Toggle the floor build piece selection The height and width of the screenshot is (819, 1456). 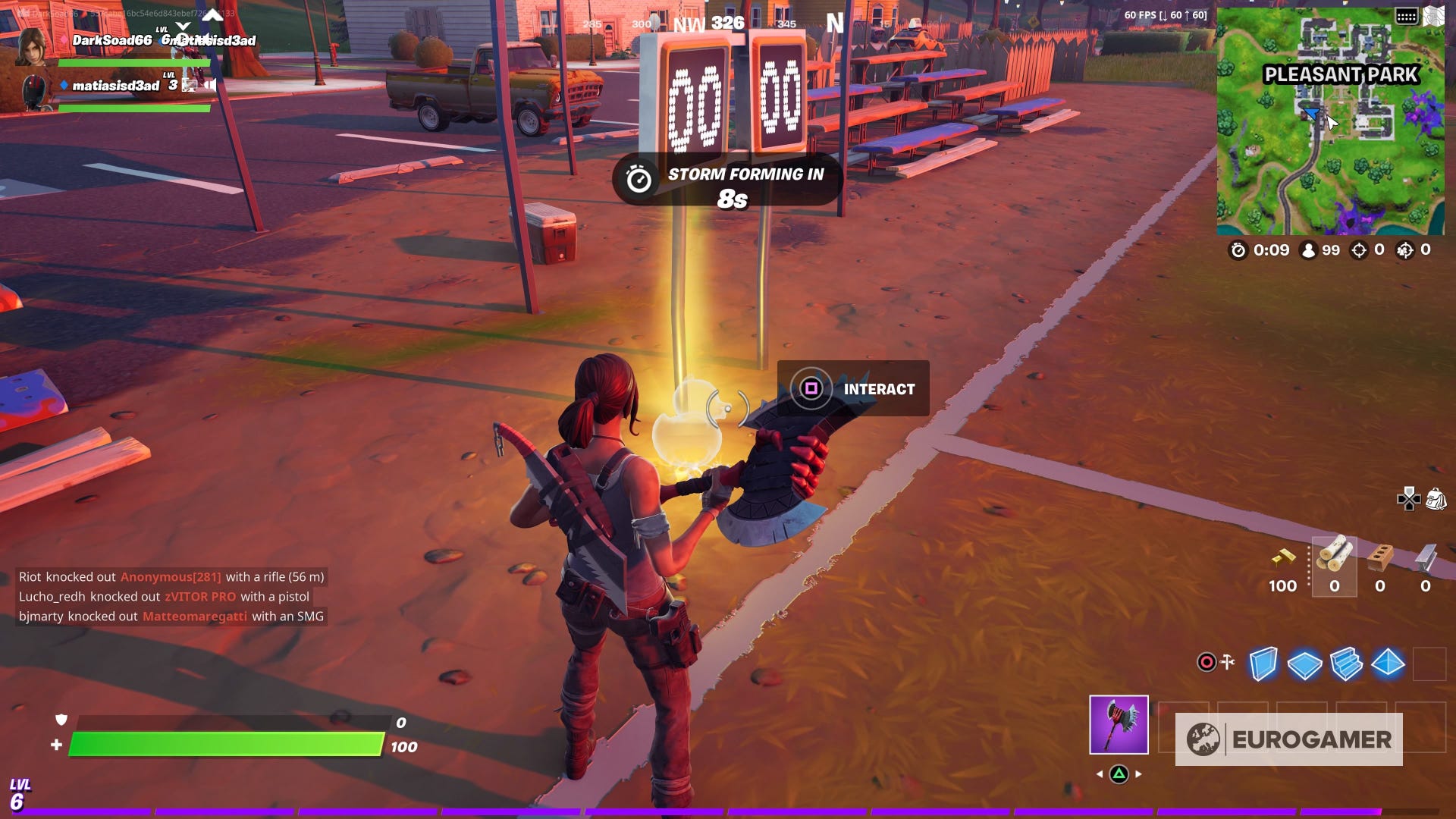click(x=1304, y=664)
